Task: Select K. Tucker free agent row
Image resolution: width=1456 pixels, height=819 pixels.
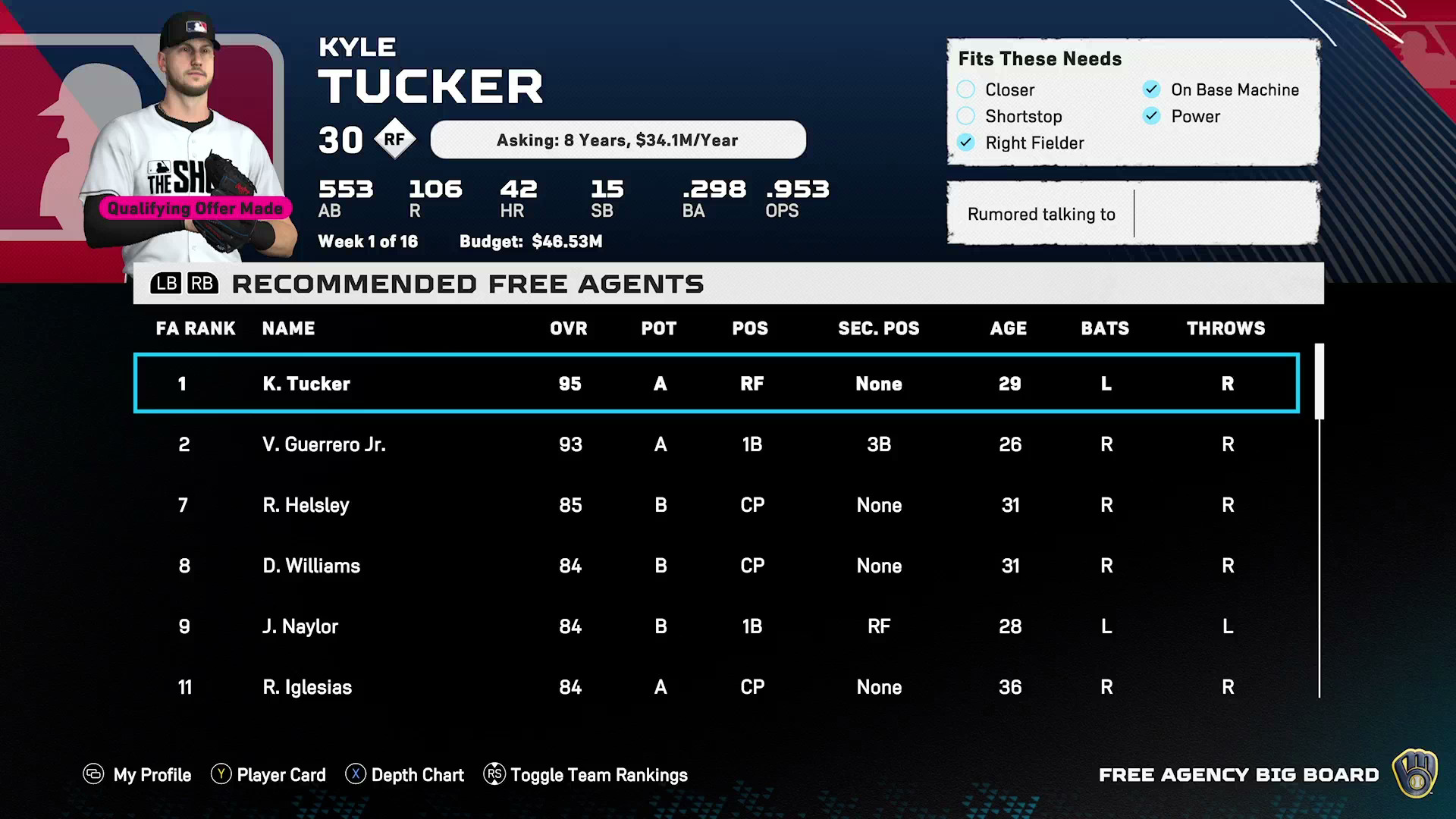Action: pos(716,384)
